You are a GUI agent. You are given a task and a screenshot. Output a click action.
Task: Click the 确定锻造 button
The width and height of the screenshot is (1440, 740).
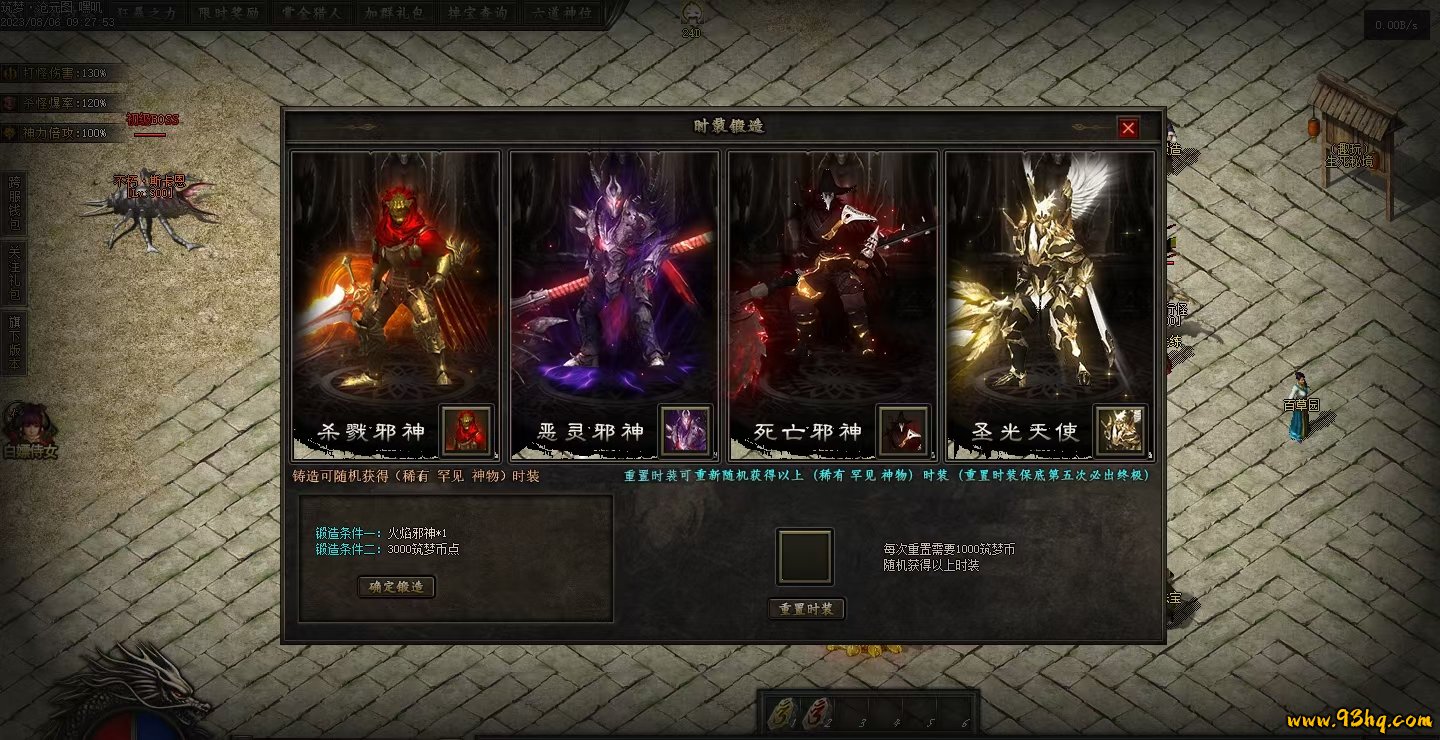point(396,587)
